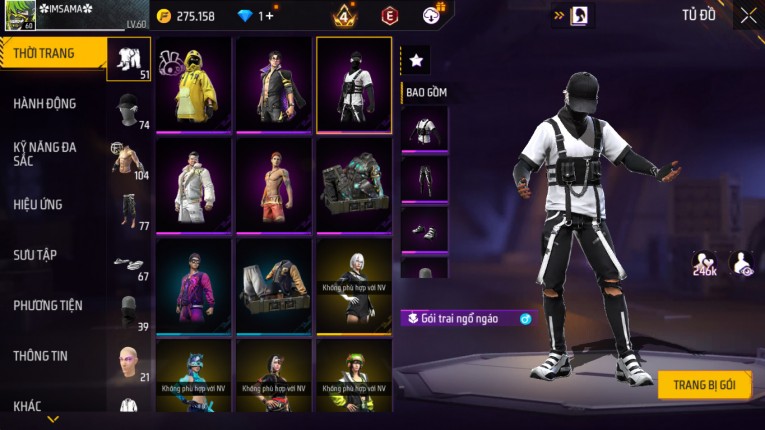The height and width of the screenshot is (430, 765).
Task: Pick the pink tracksuit outfit thumbnail
Action: [193, 285]
